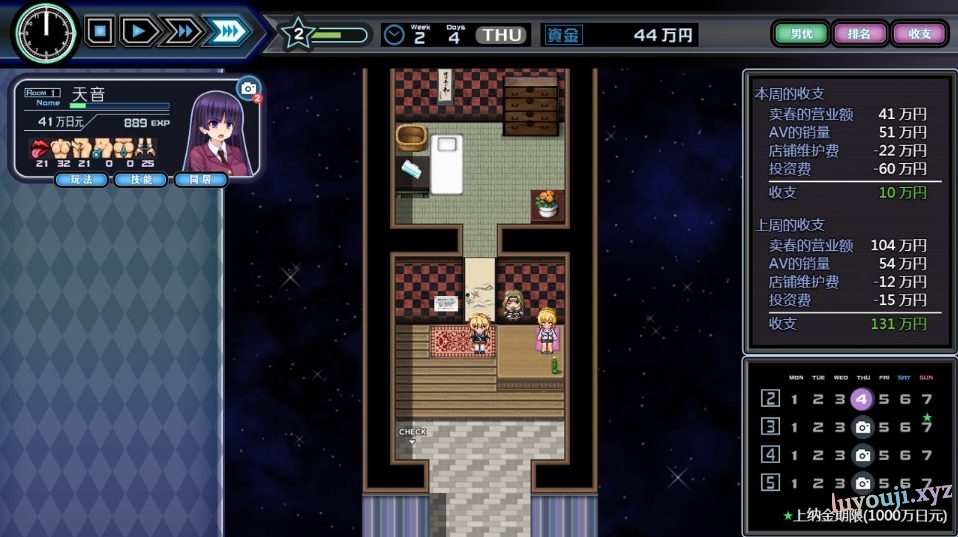Viewport: 958px width, 537px height.
Task: View the 技能 skills of 天音
Action: coord(141,179)
